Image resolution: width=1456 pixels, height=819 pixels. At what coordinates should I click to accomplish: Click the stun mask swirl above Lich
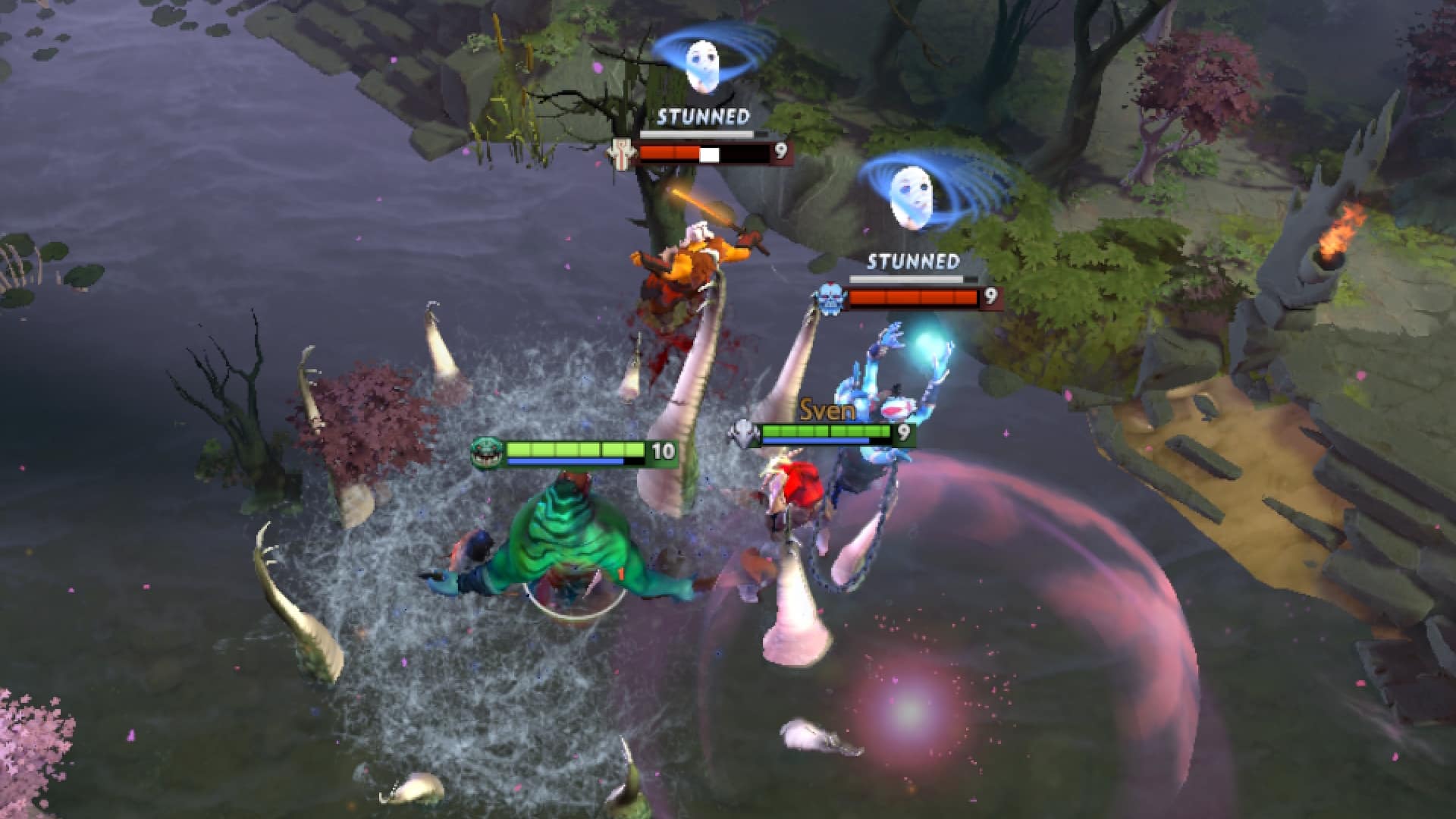point(914,197)
